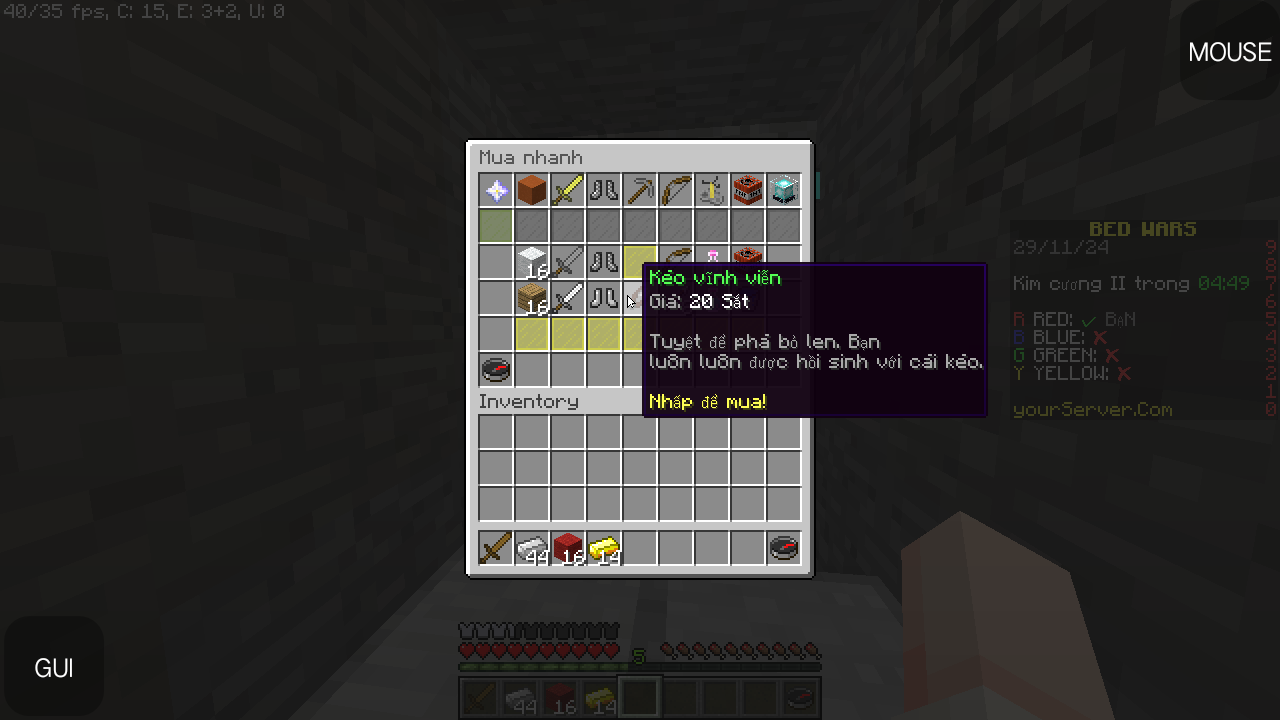Select the clay block Blocks category

pos(532,190)
